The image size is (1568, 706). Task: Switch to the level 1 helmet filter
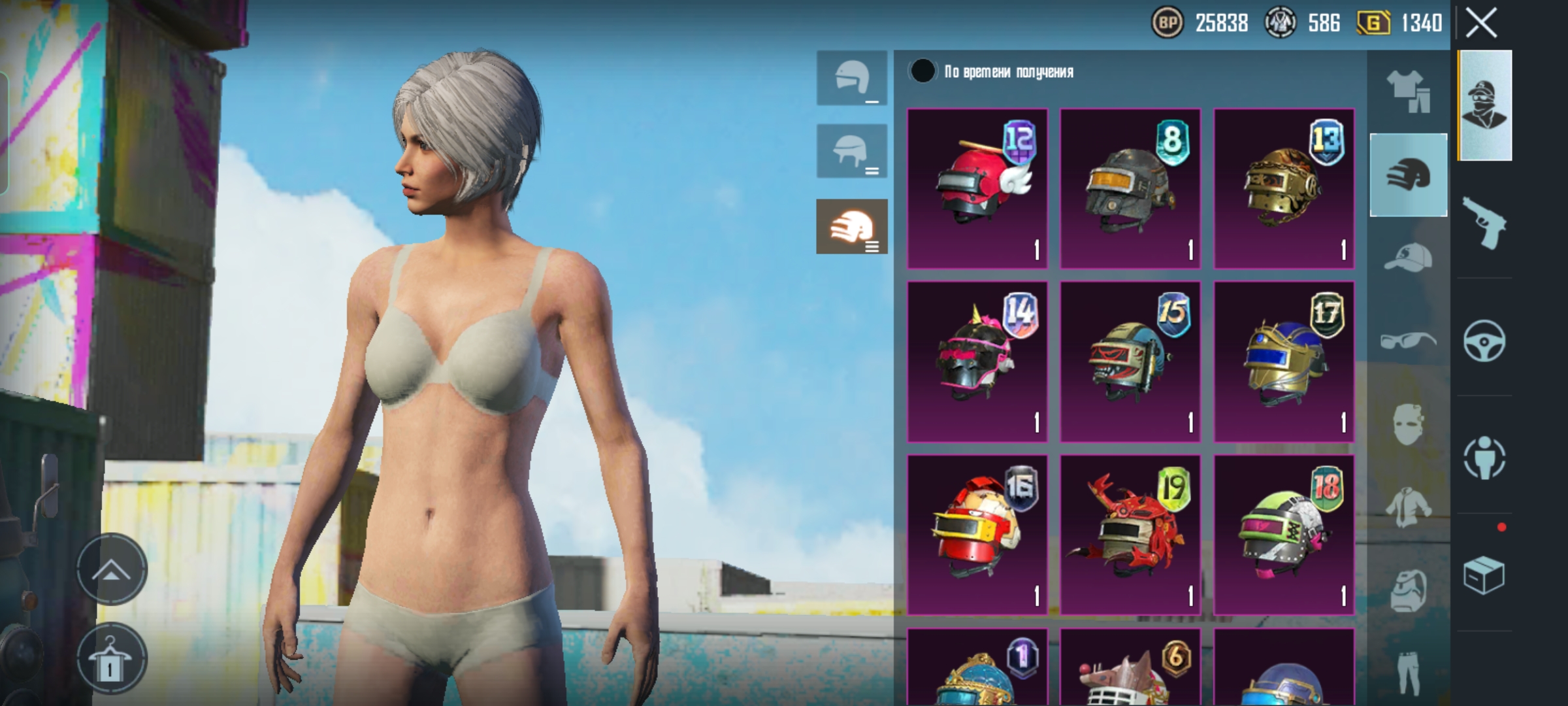[x=852, y=78]
